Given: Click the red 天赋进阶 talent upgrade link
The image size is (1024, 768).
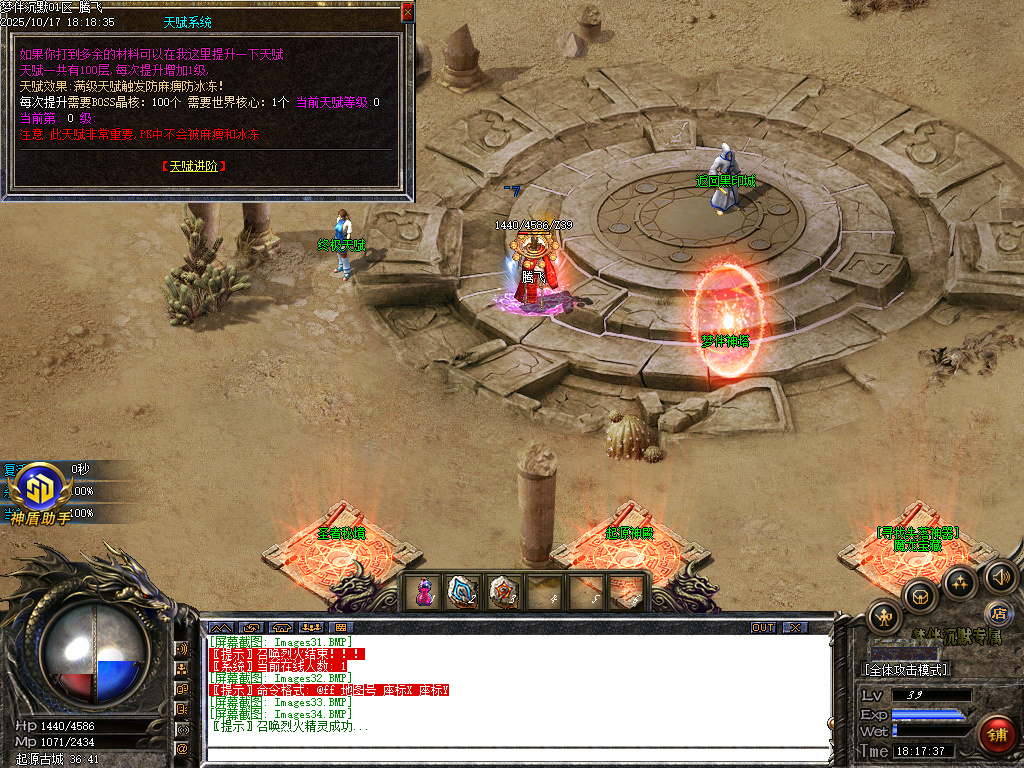Looking at the screenshot, I should (194, 166).
